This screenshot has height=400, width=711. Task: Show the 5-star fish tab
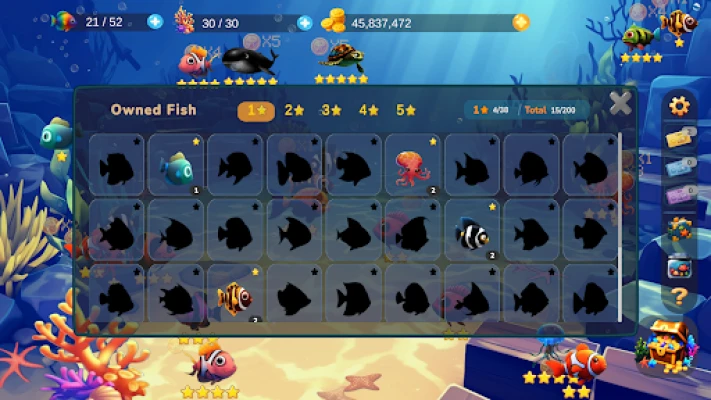[x=406, y=110]
